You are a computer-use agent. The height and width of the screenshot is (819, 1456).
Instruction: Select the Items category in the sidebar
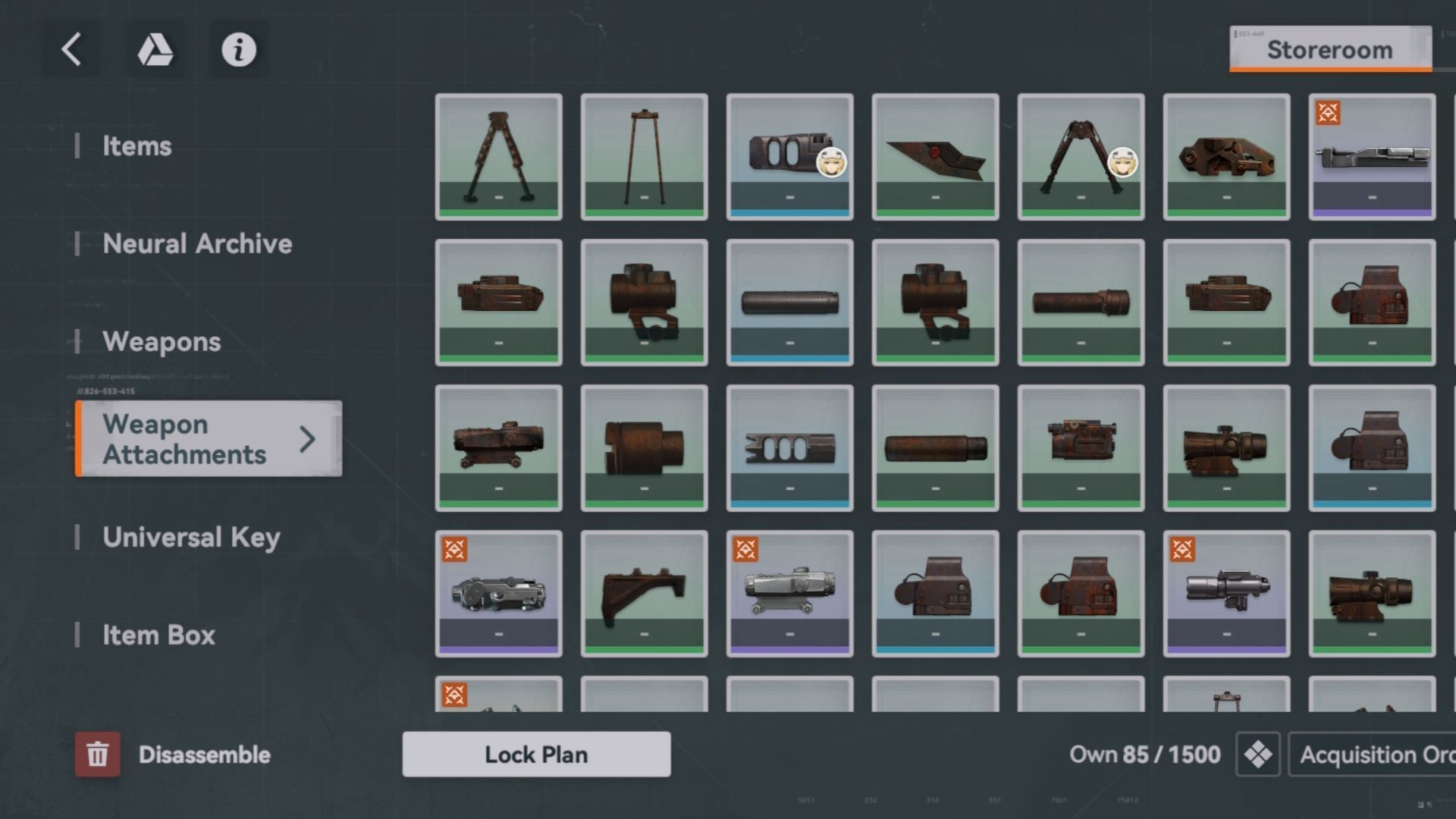click(x=137, y=146)
